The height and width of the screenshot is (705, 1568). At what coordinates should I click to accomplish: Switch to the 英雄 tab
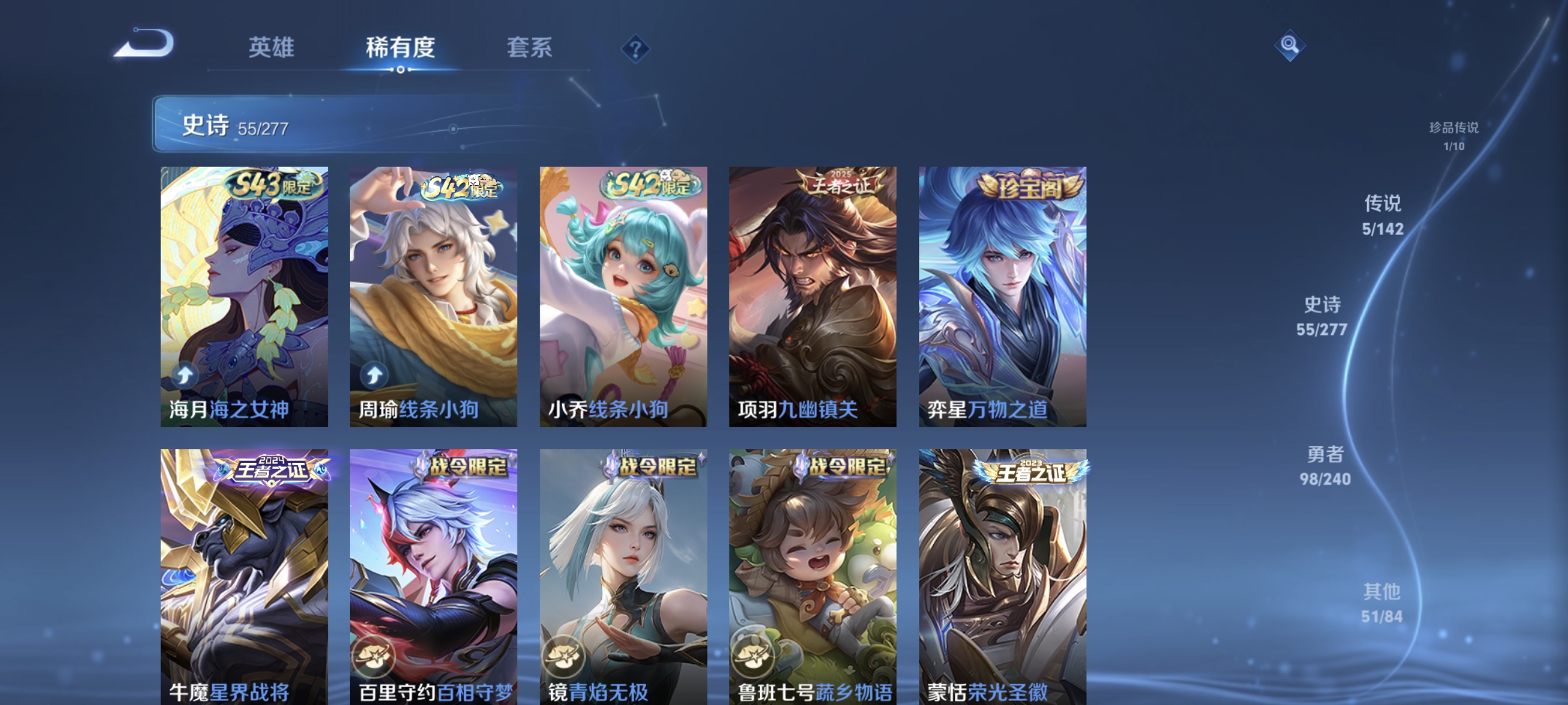click(271, 48)
